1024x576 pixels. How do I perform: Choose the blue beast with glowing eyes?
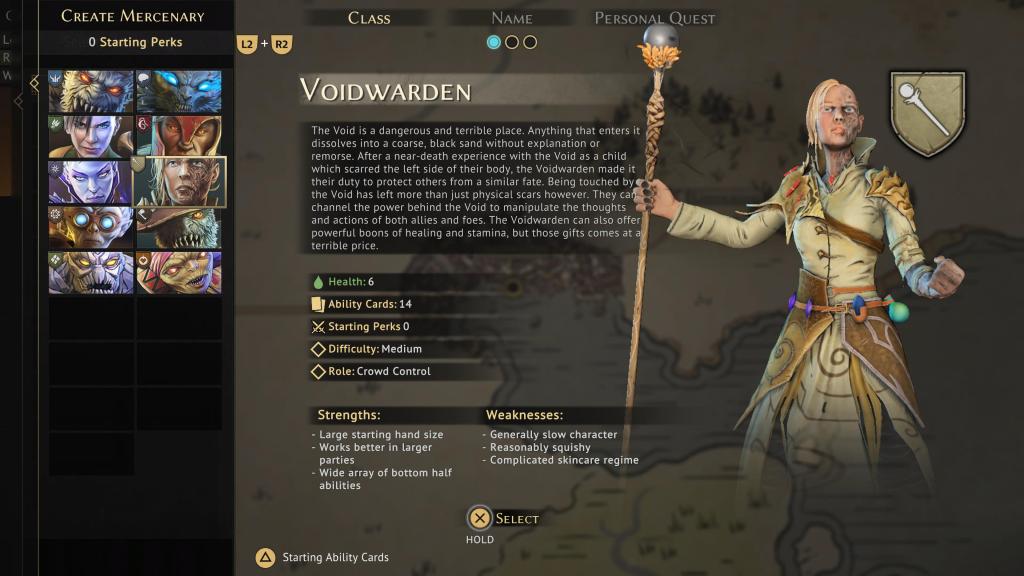point(179,91)
